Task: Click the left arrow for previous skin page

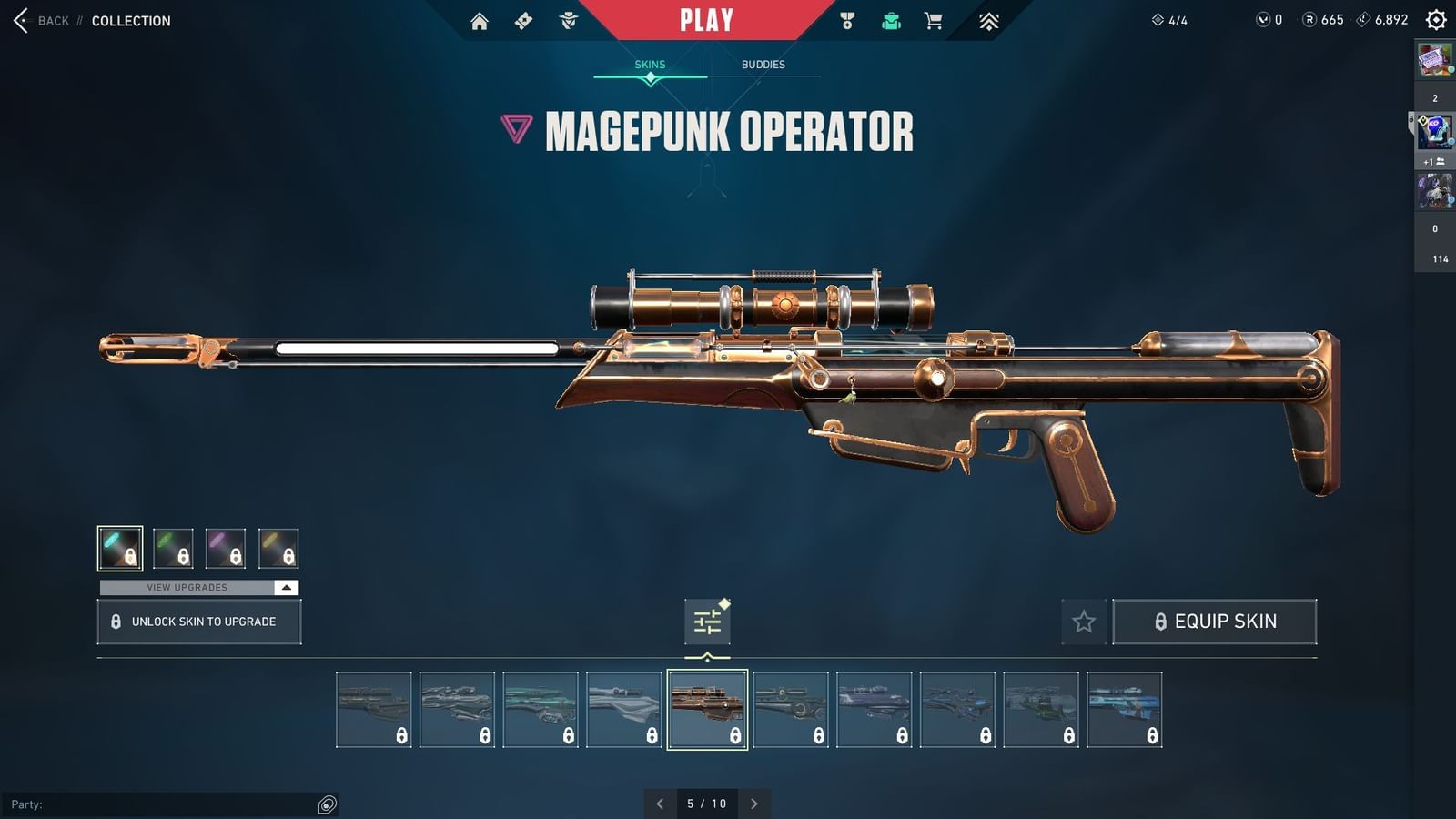Action: click(661, 804)
